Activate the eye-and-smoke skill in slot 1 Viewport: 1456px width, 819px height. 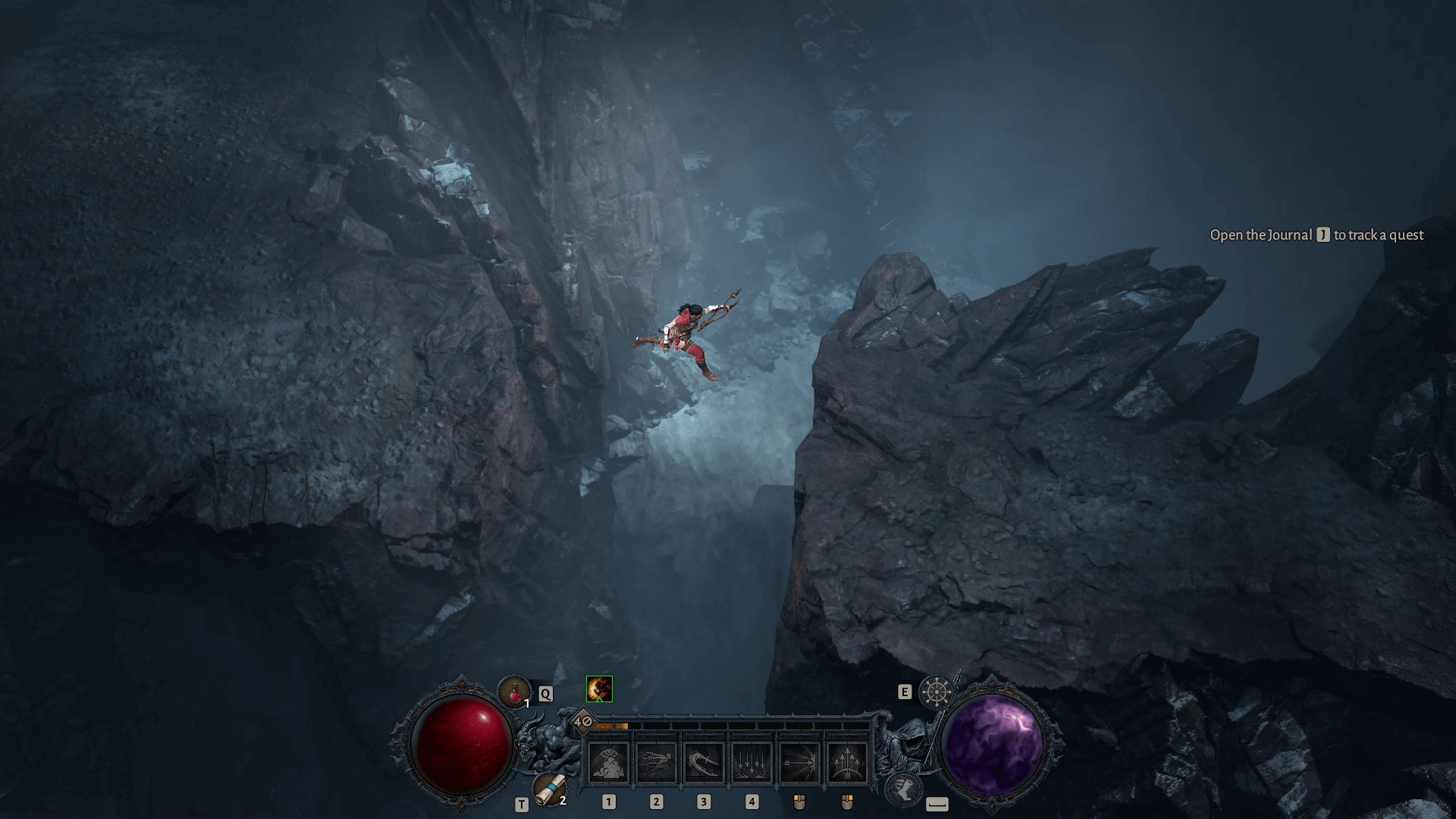[609, 761]
